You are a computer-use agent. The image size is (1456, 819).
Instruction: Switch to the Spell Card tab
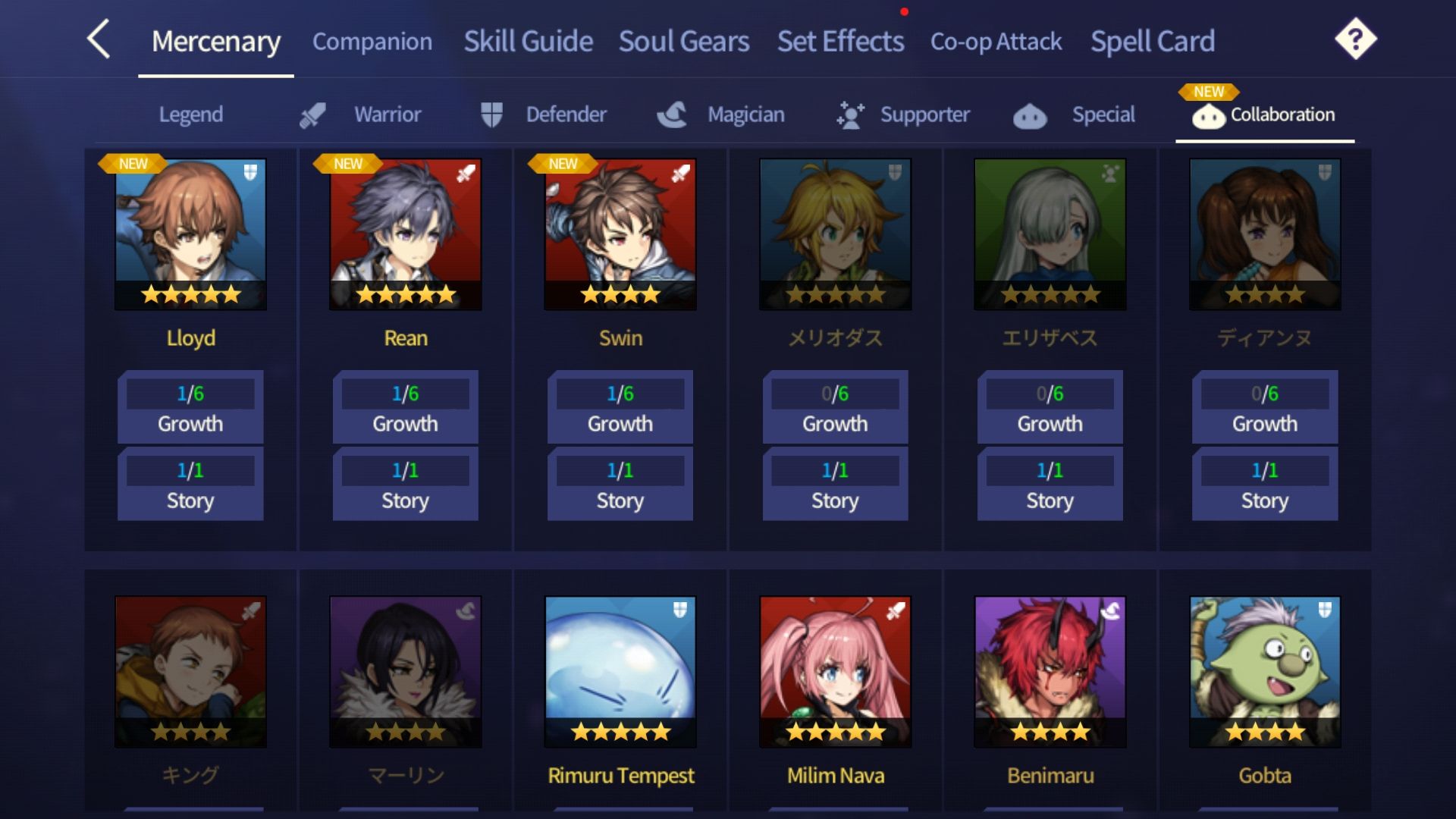point(1153,42)
